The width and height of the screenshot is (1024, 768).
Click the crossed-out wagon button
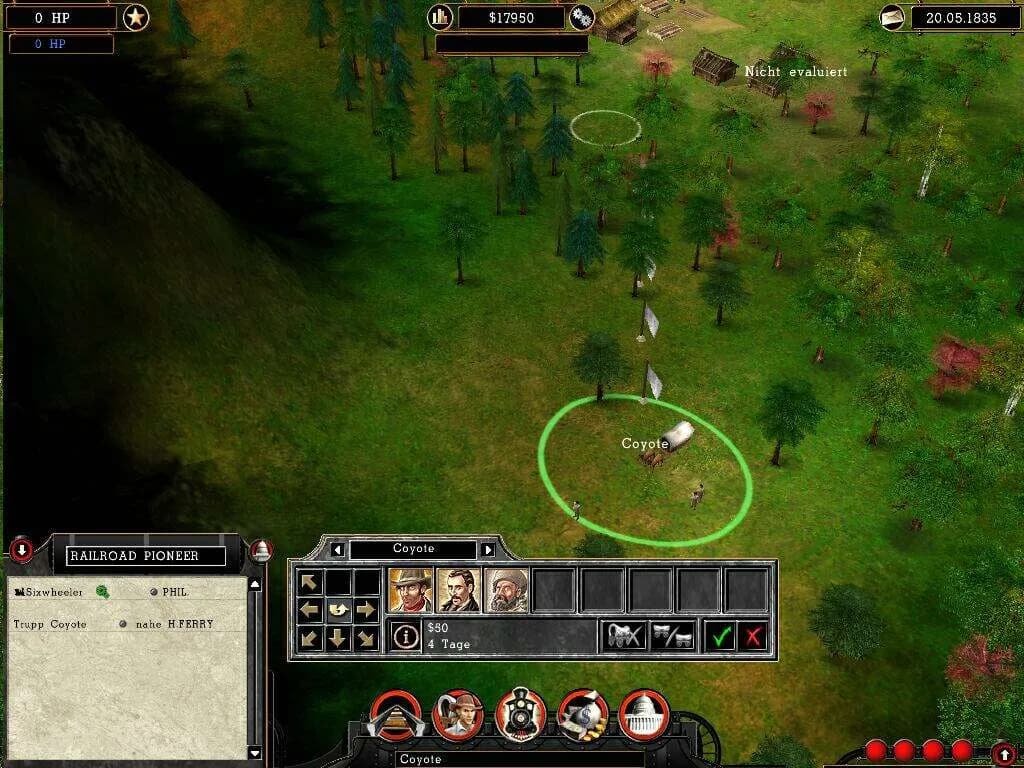[623, 635]
